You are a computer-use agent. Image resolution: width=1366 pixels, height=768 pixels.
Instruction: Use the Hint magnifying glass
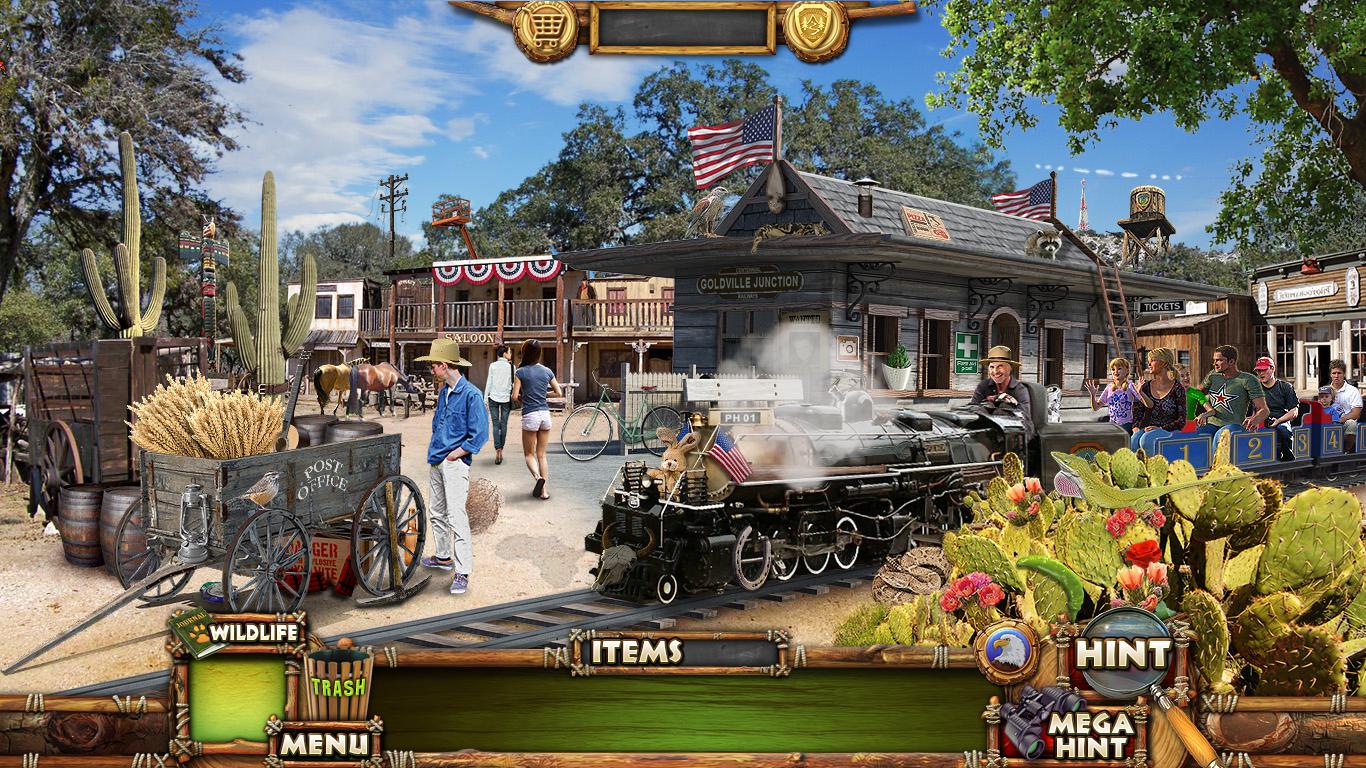pos(1124,653)
